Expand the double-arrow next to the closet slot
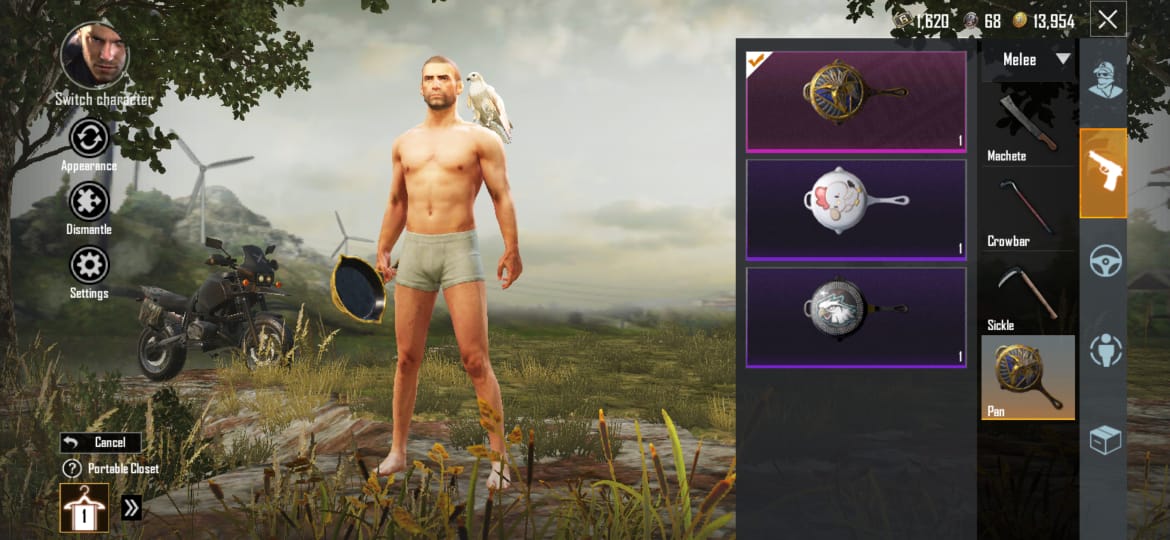Screen dimensions: 1170x540 pos(131,508)
